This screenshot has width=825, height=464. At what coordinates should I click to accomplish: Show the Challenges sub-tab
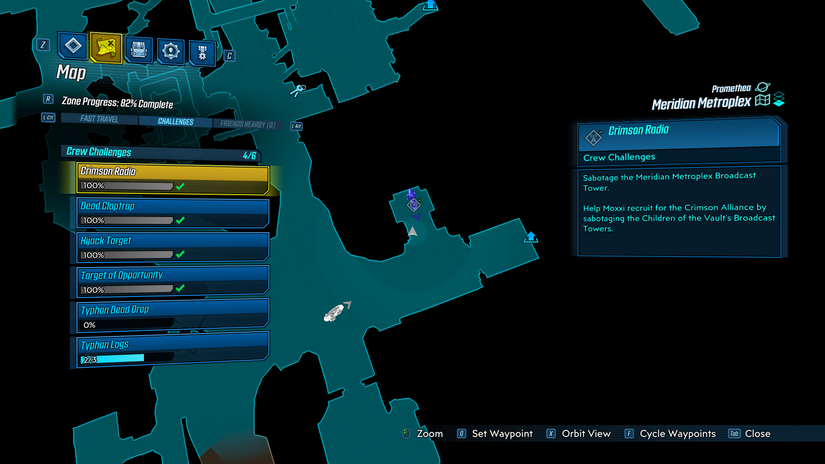(x=174, y=123)
